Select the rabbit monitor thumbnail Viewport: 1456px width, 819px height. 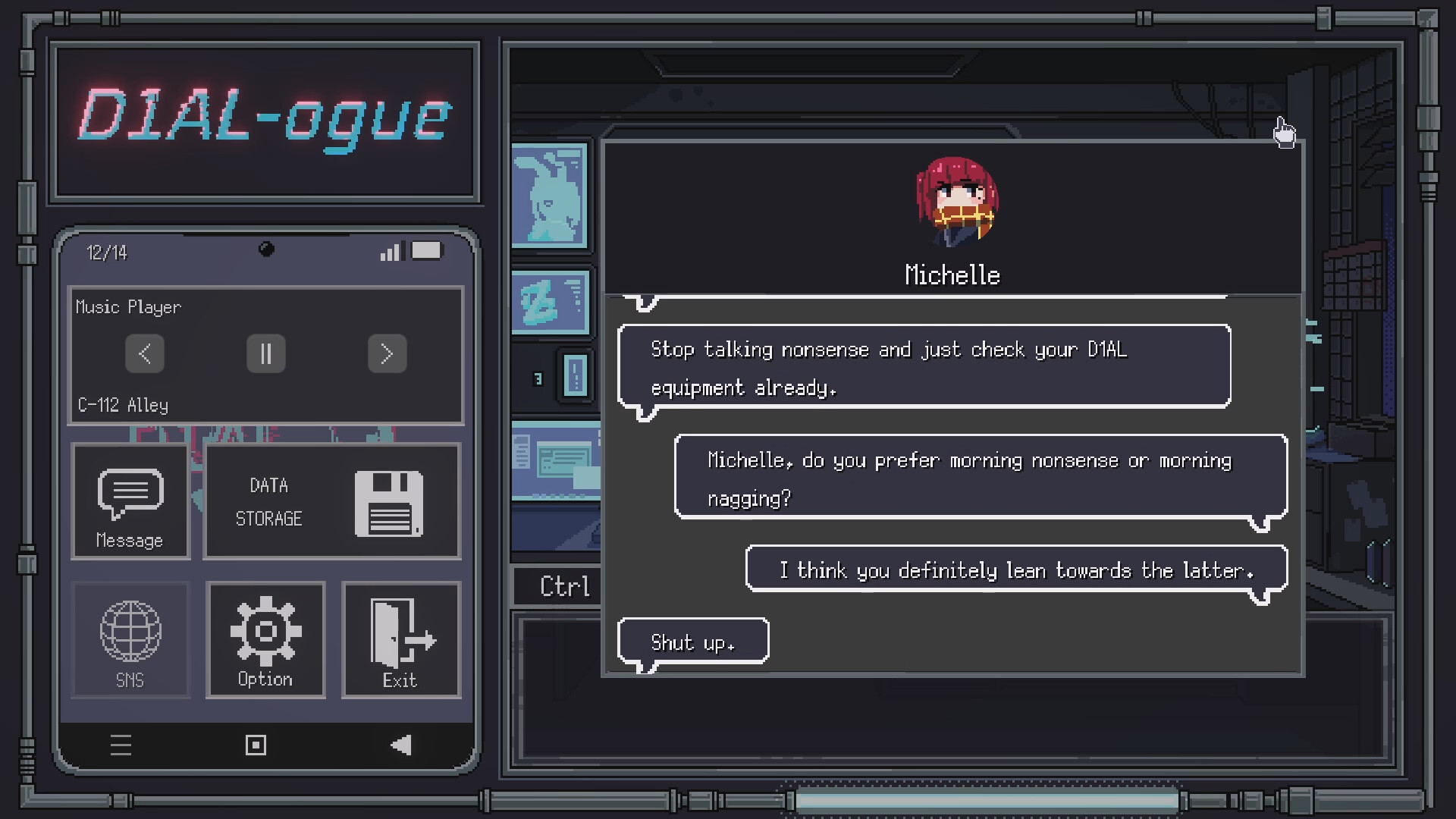click(x=551, y=195)
